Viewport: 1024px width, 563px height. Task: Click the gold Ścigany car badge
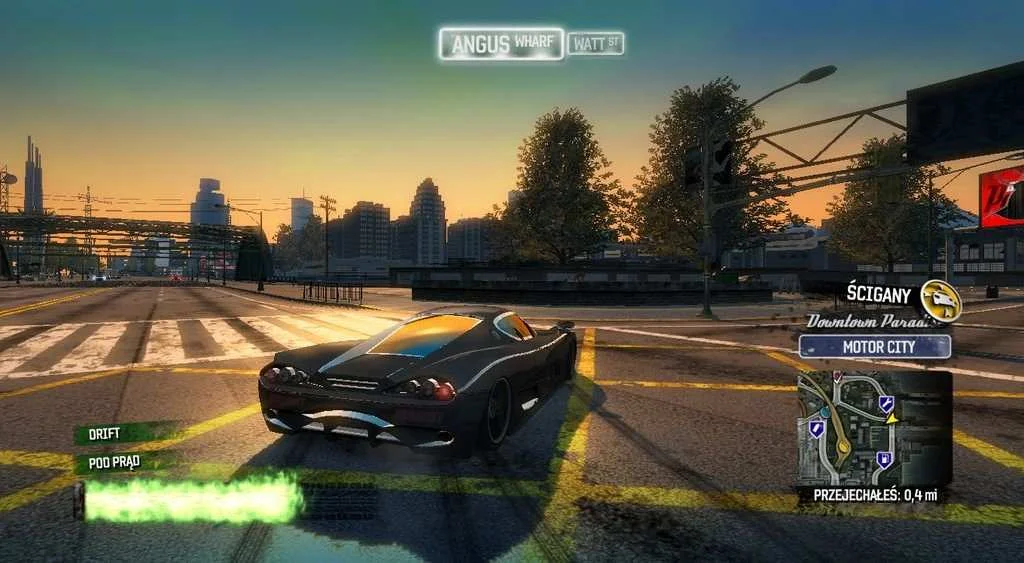click(940, 300)
